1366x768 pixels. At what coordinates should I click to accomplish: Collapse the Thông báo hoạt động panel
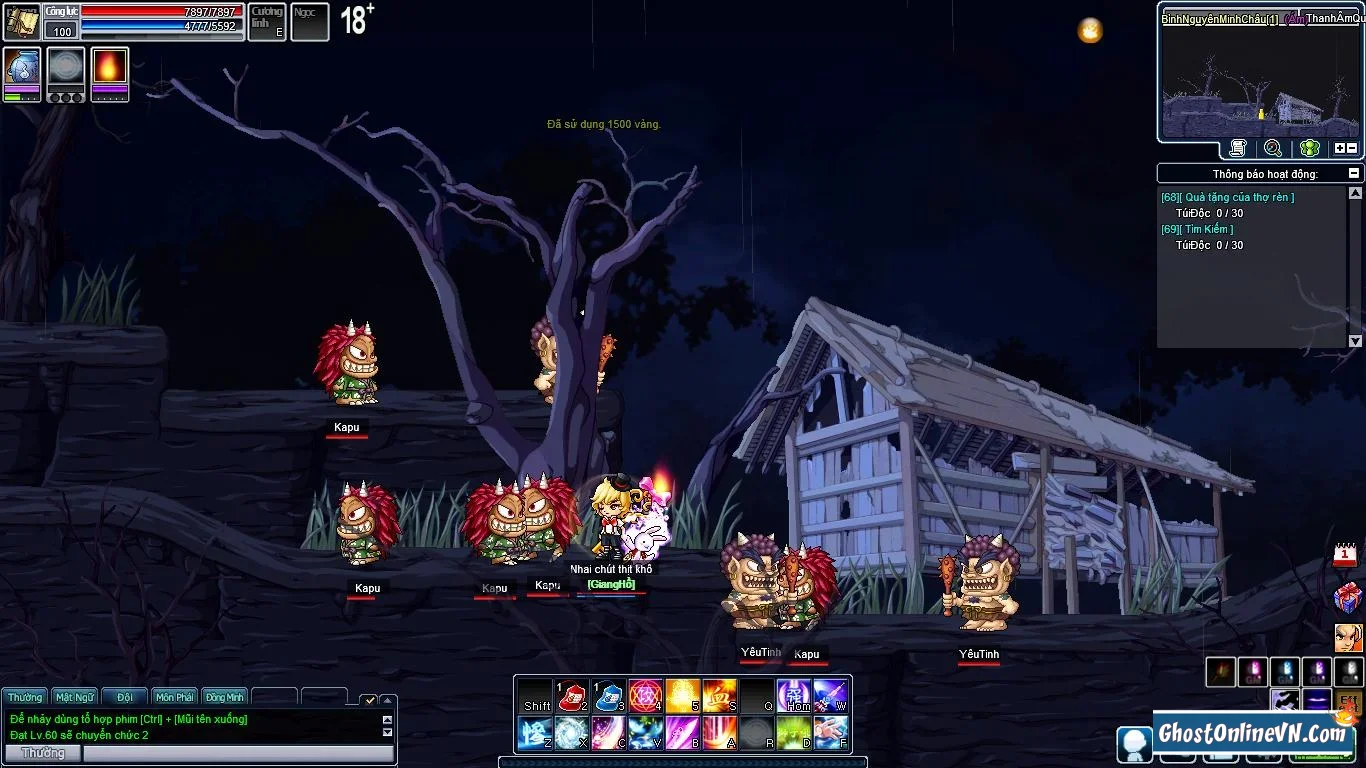pos(1354,173)
